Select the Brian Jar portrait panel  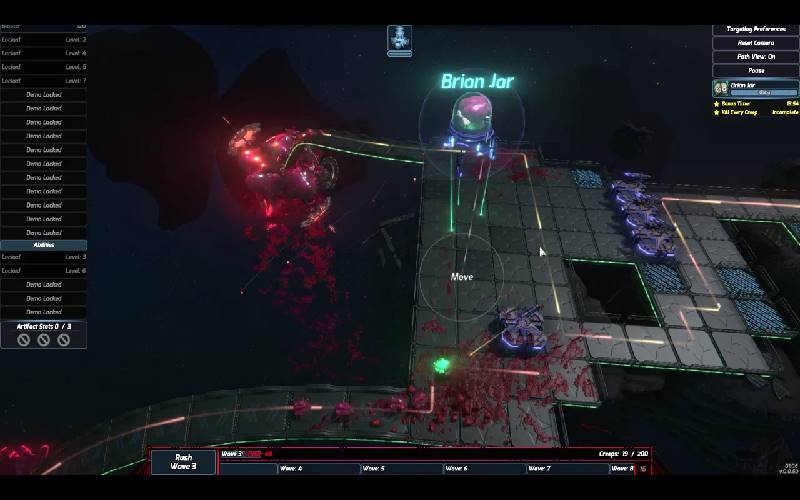[755, 88]
